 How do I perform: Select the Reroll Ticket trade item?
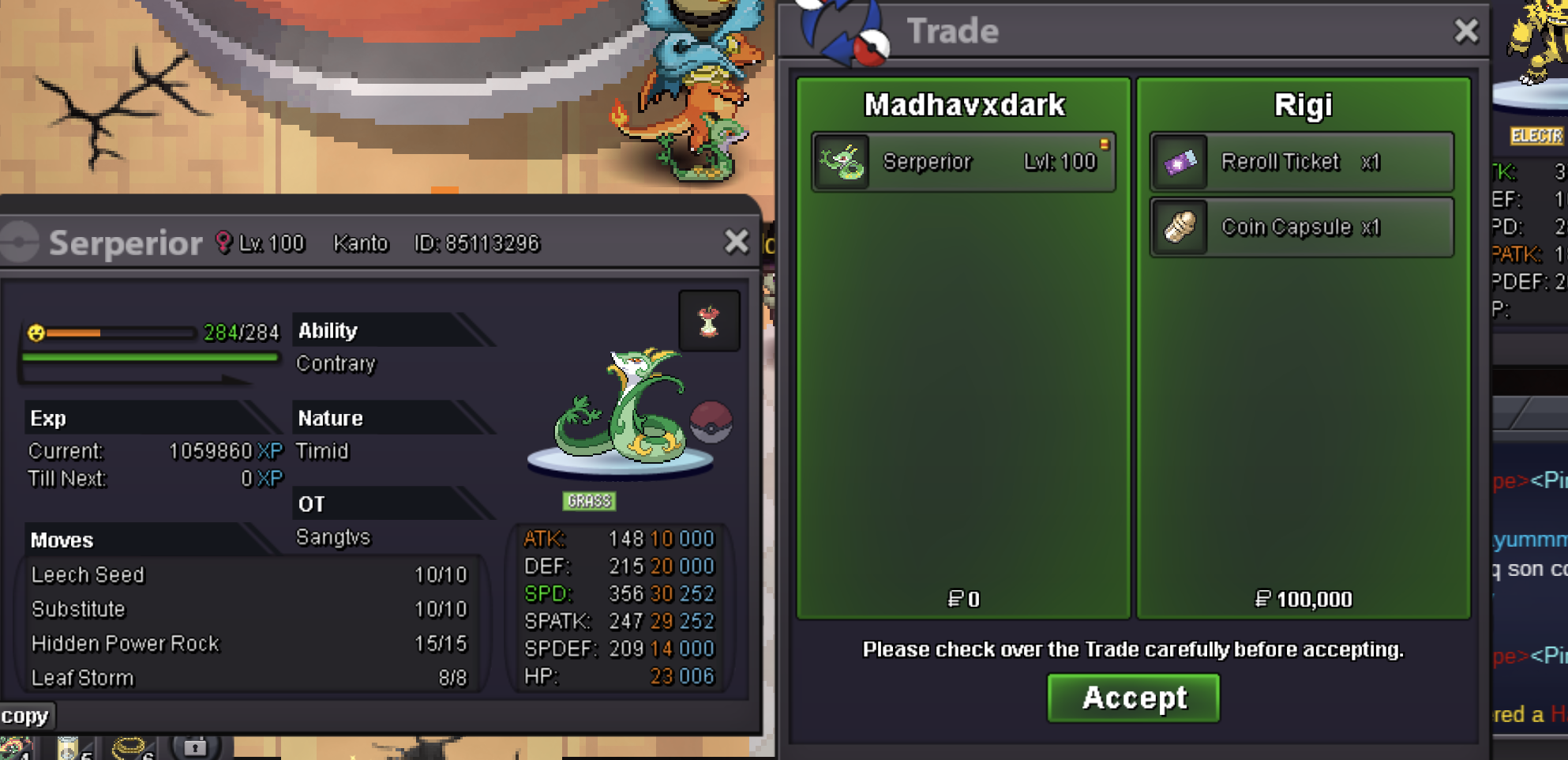[1301, 162]
